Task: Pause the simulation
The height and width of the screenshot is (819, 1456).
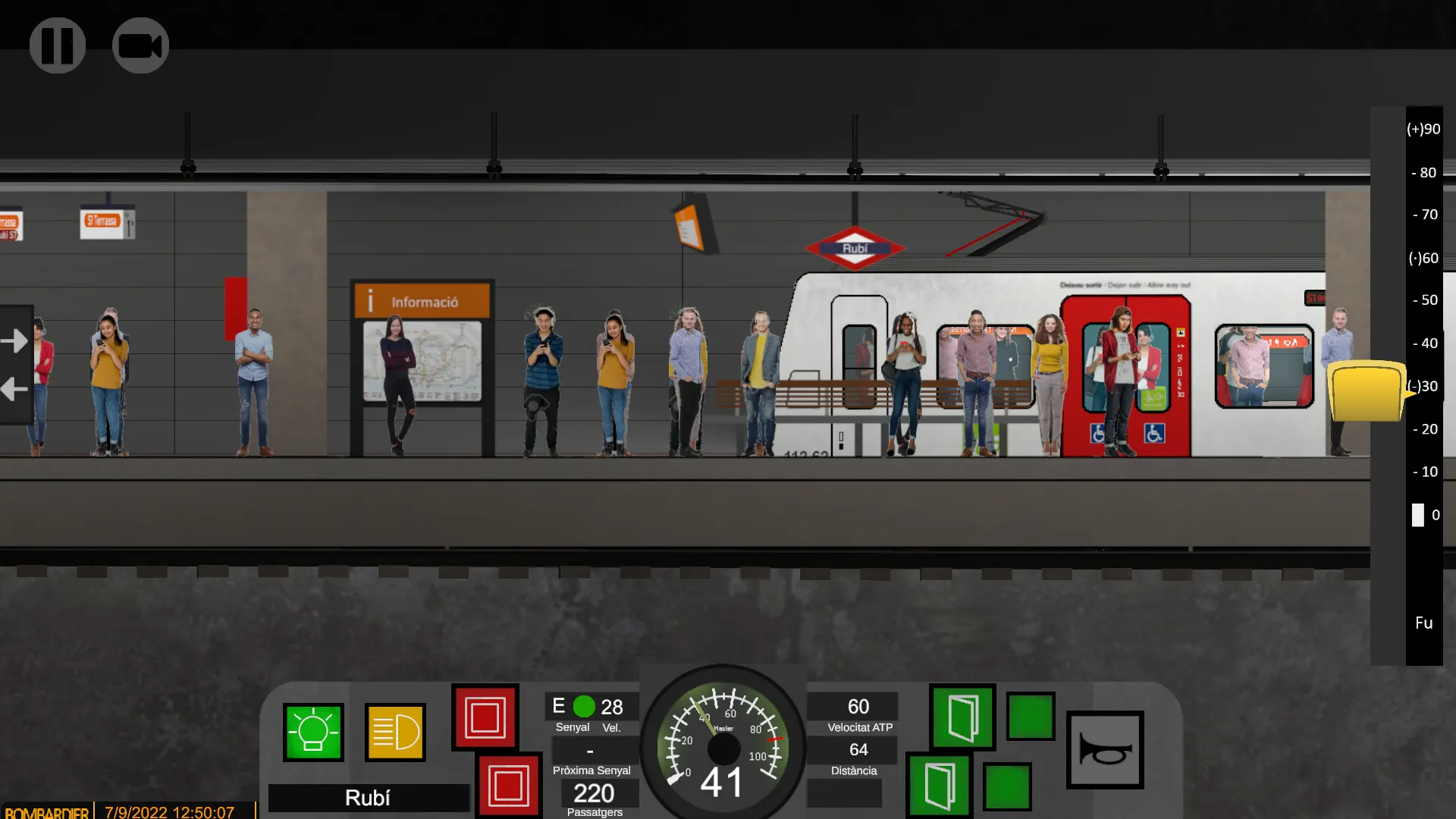Action: 58,45
